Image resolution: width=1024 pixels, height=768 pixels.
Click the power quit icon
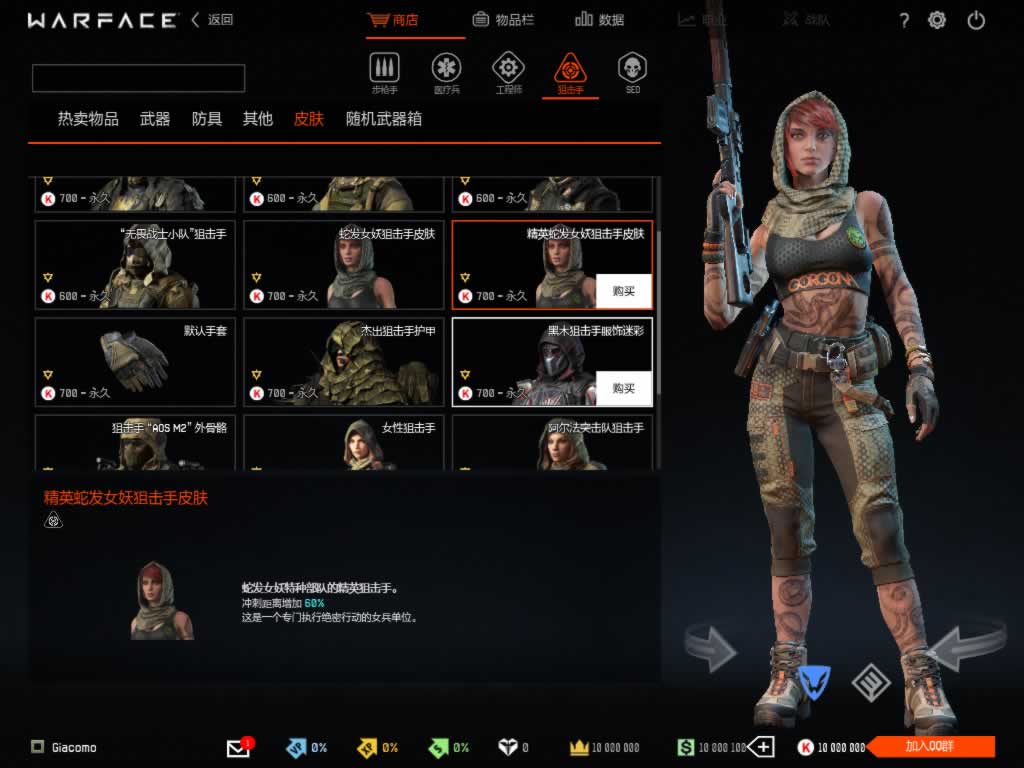click(x=977, y=20)
